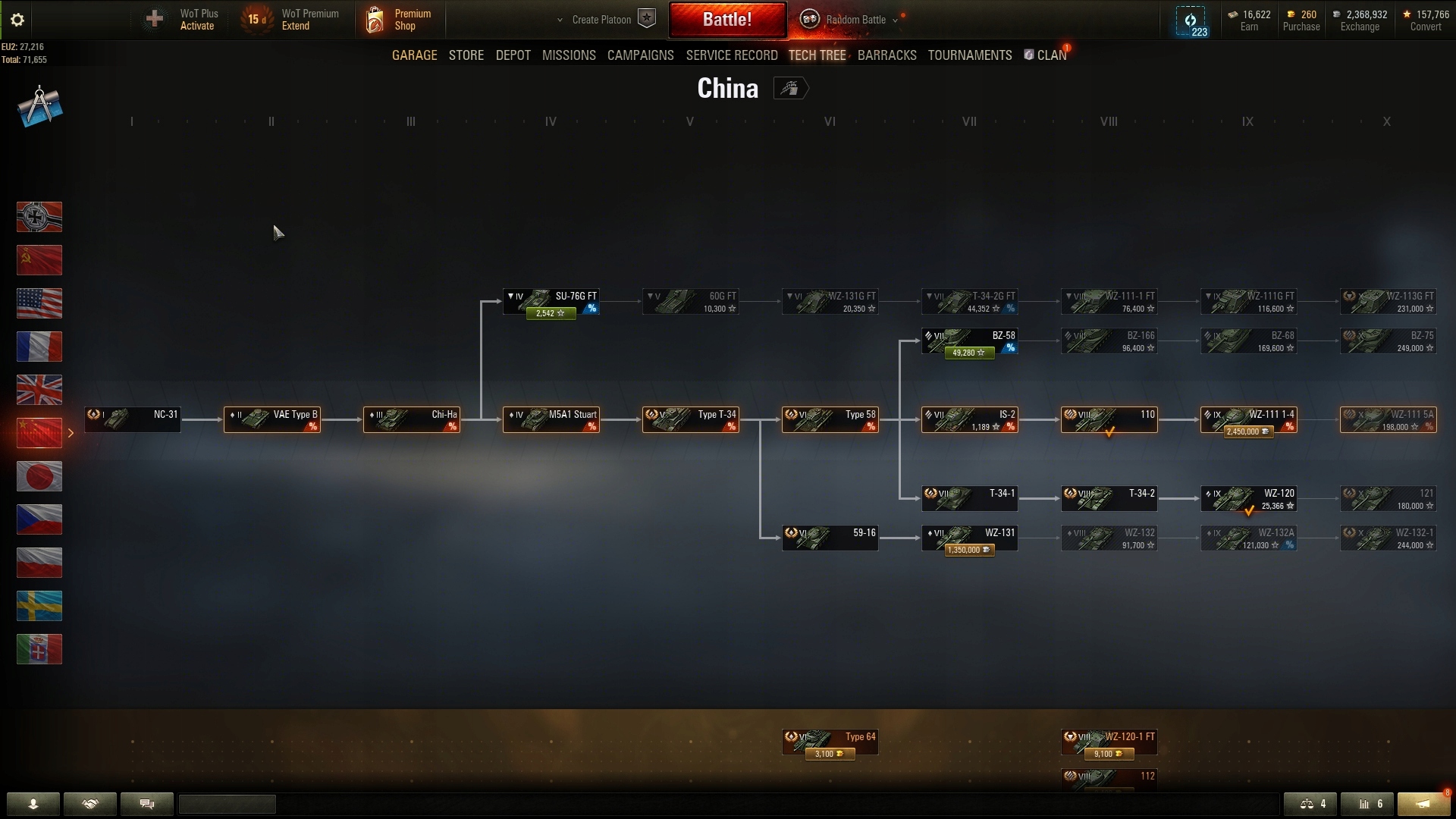Open the blueprints compass icon
The image size is (1456, 819).
39,106
